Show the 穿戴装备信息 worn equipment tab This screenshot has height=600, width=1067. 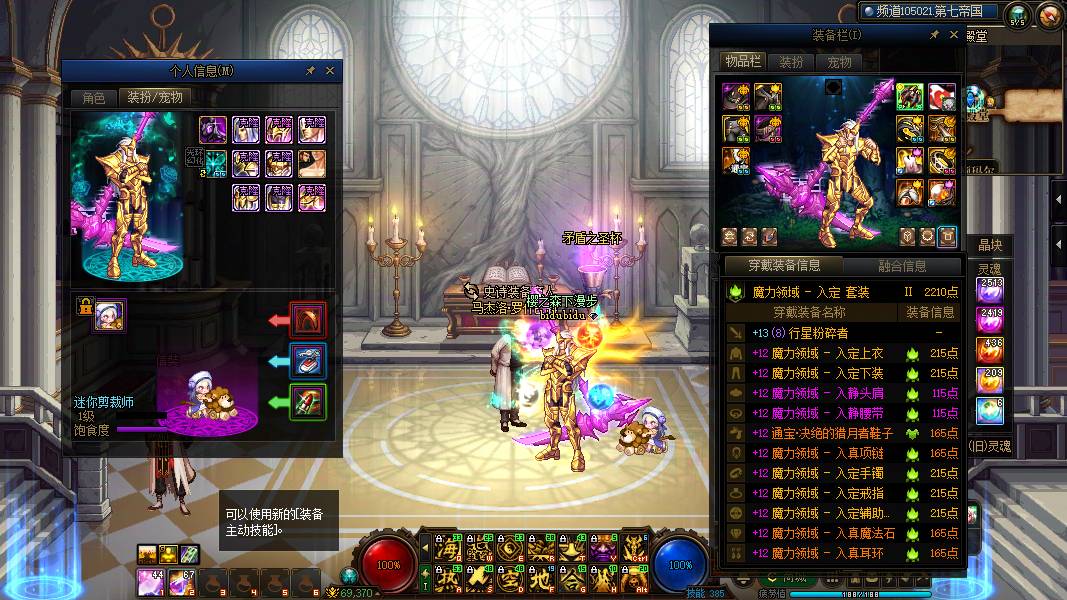(785, 266)
